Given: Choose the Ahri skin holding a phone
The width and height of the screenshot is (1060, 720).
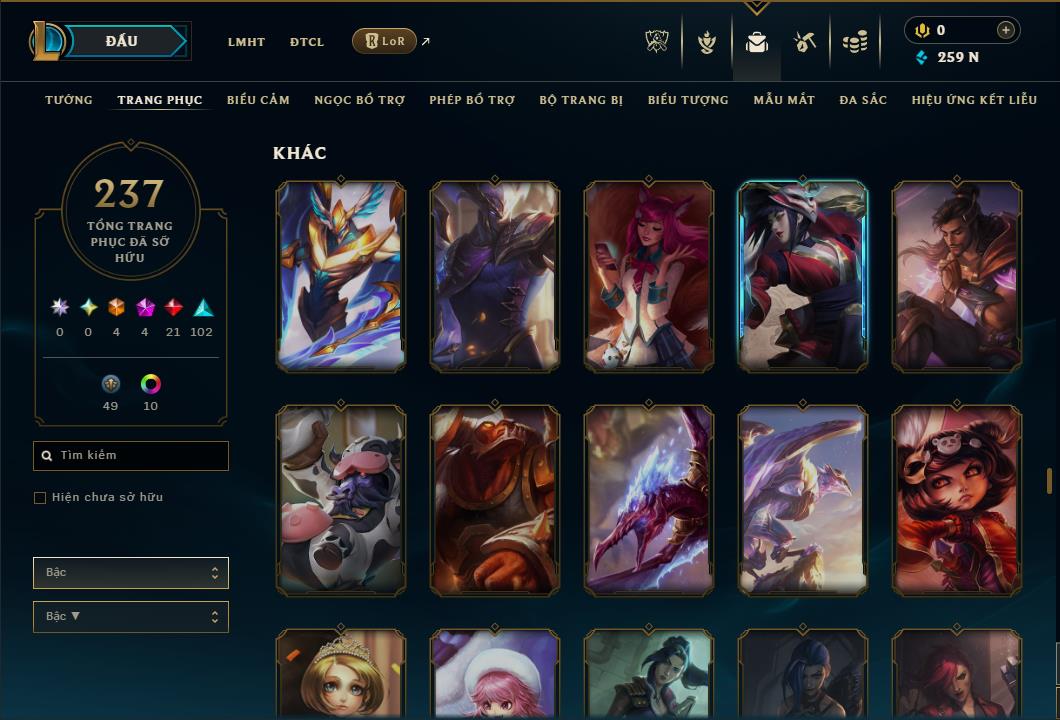Looking at the screenshot, I should click(649, 276).
